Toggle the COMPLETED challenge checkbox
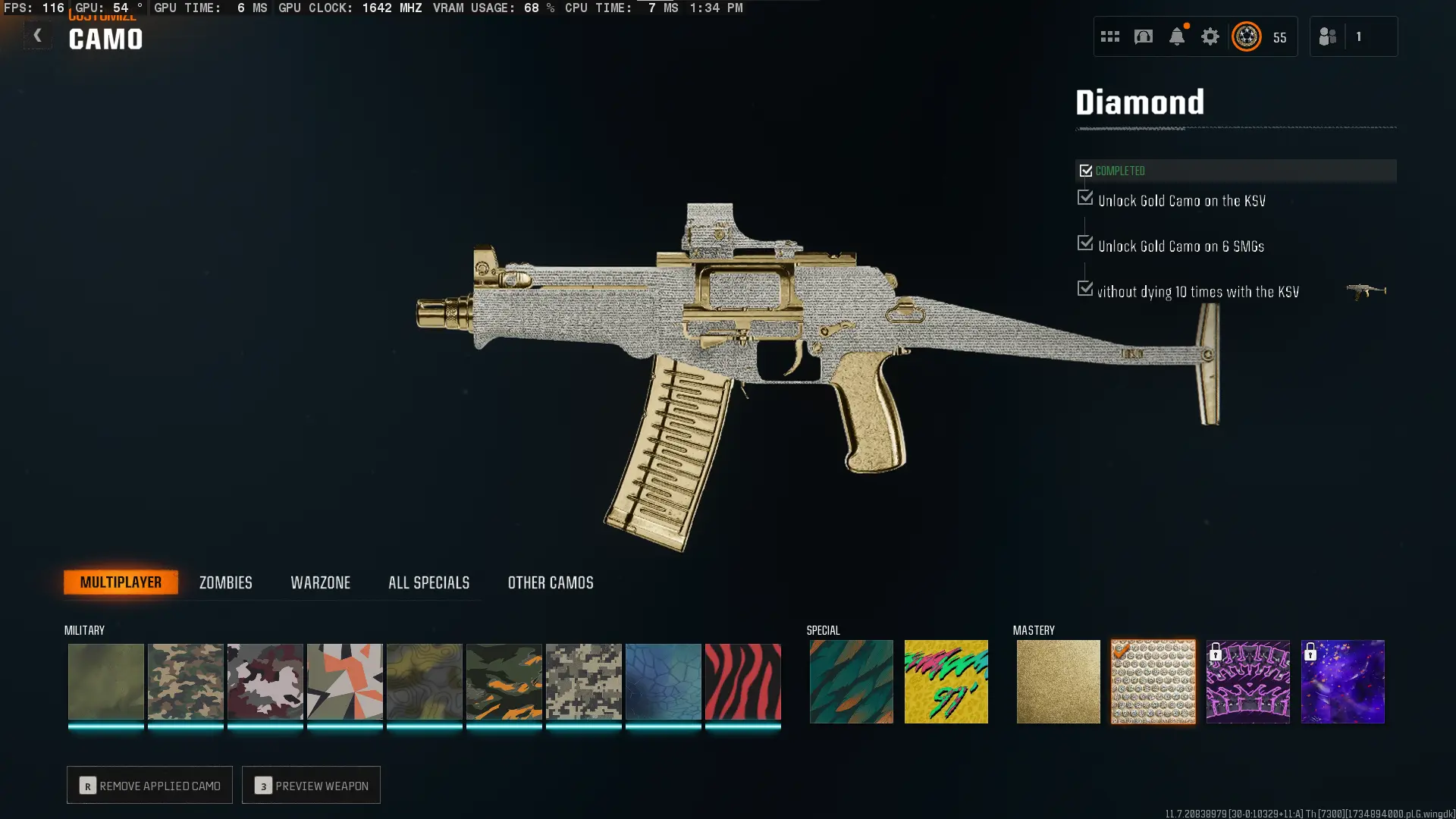The image size is (1456, 819). pos(1086,170)
